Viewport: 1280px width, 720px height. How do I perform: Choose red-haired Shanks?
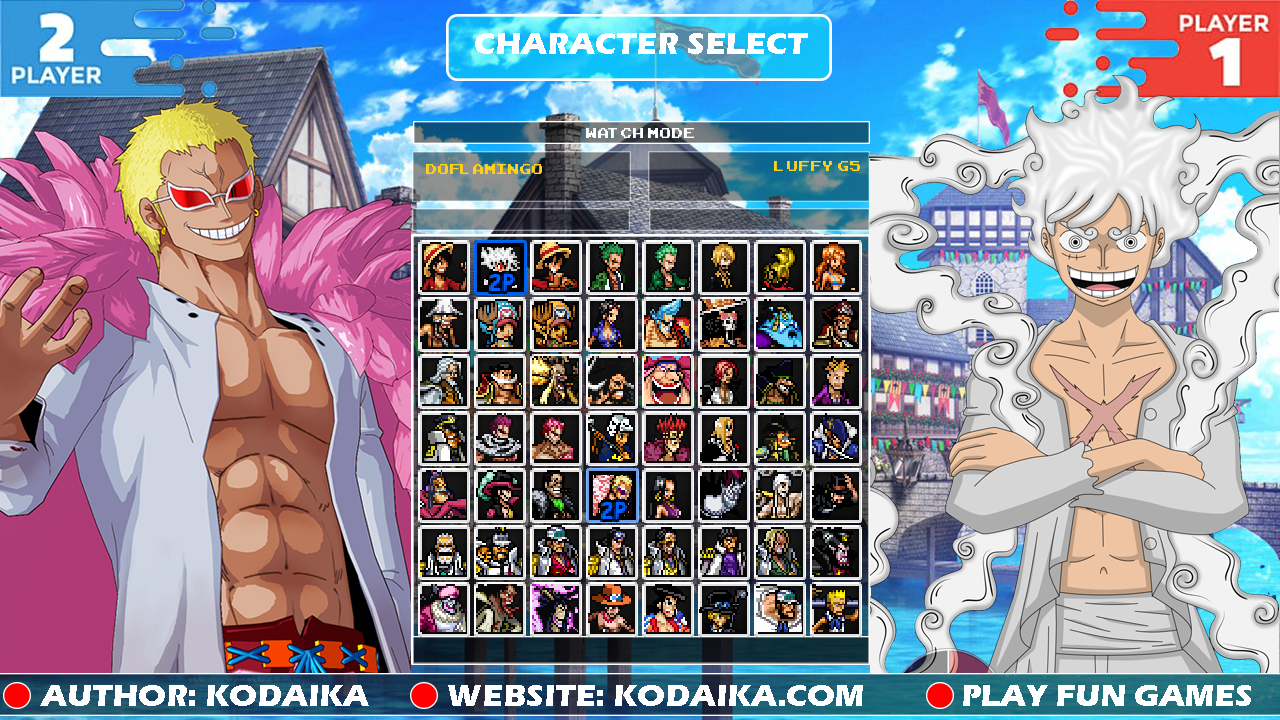(x=724, y=381)
